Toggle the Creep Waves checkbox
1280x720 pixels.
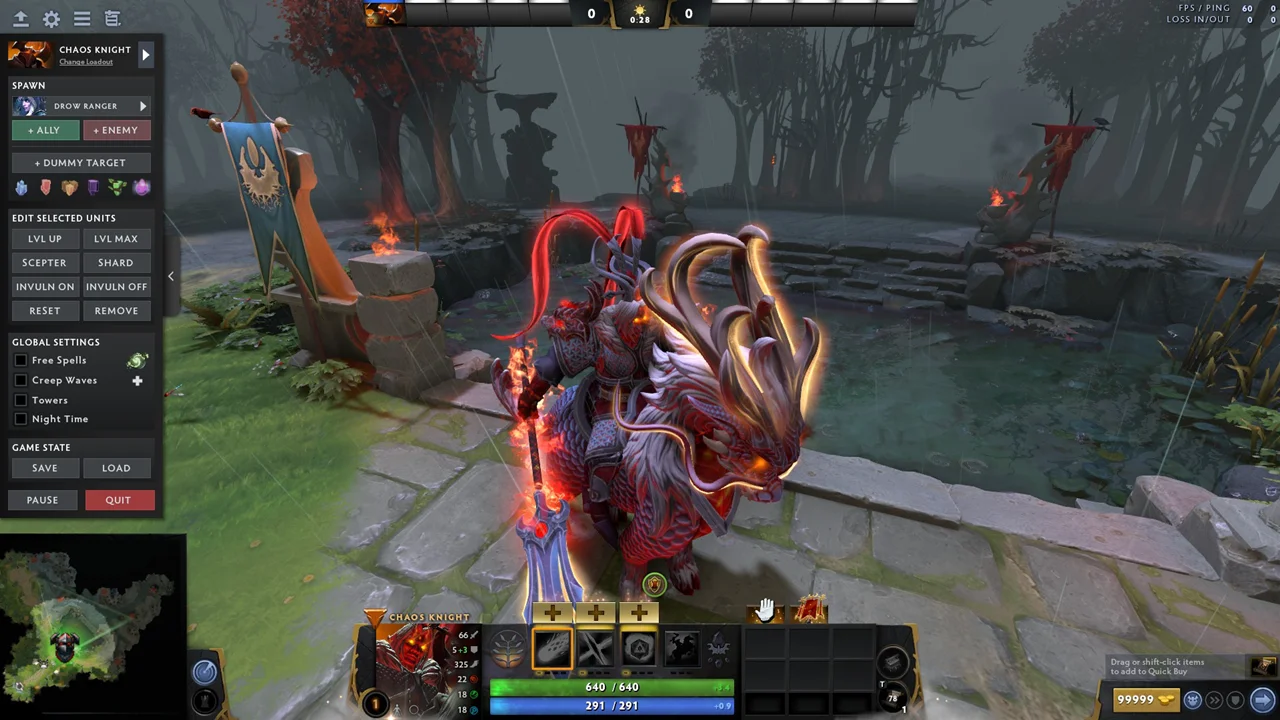pyautogui.click(x=21, y=380)
